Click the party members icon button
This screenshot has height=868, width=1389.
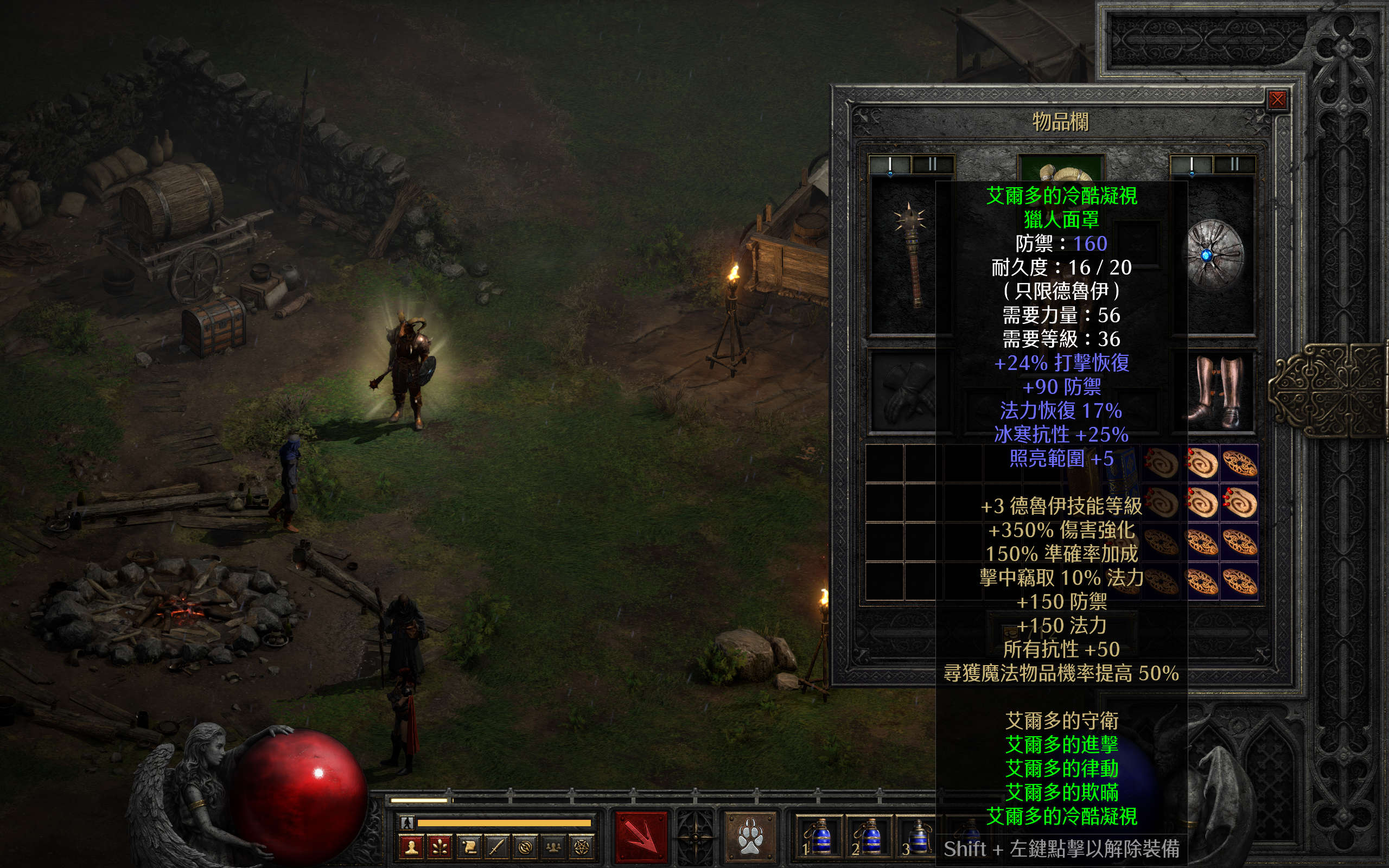[x=553, y=847]
